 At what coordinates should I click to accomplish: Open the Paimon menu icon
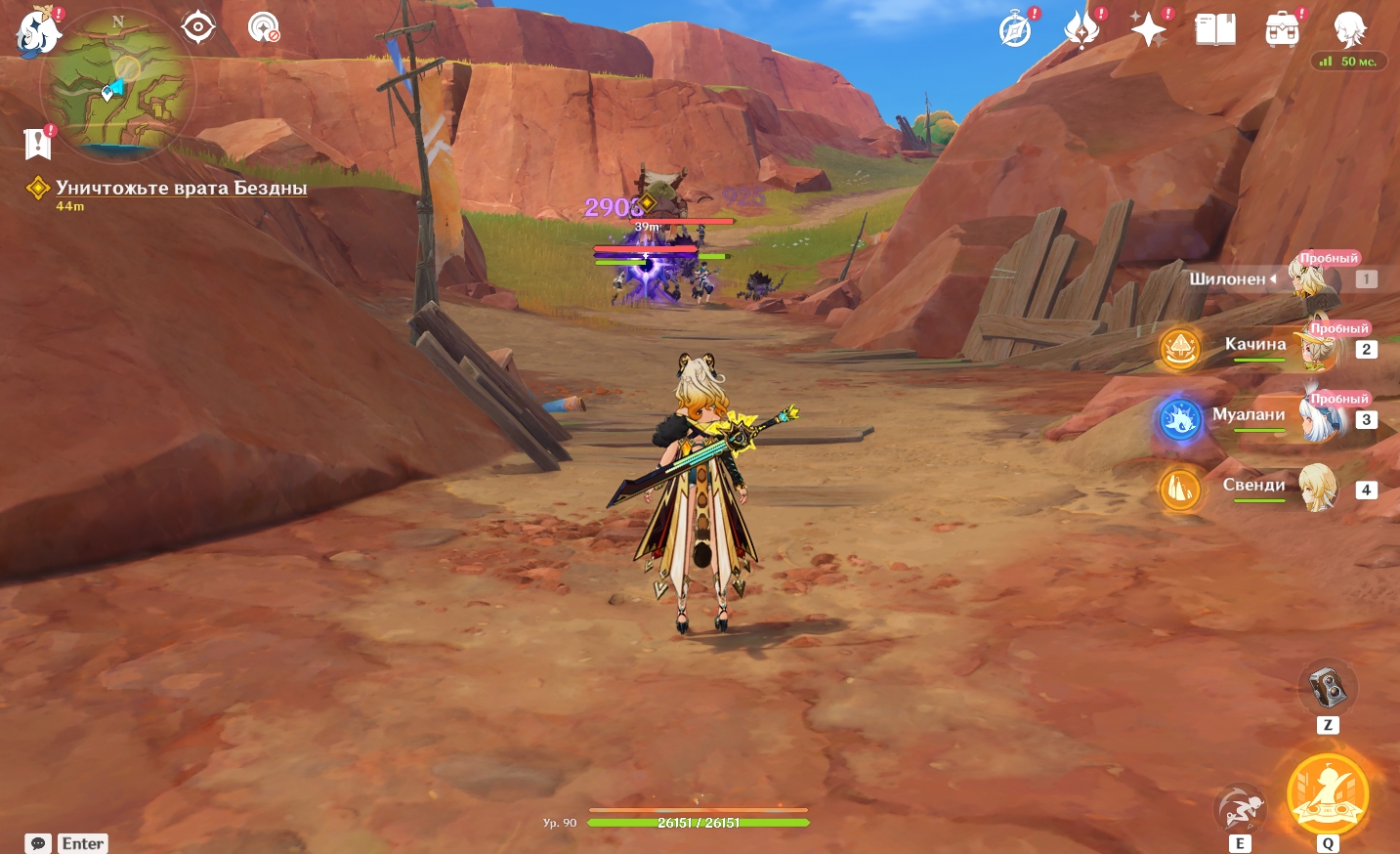pyautogui.click(x=38, y=30)
